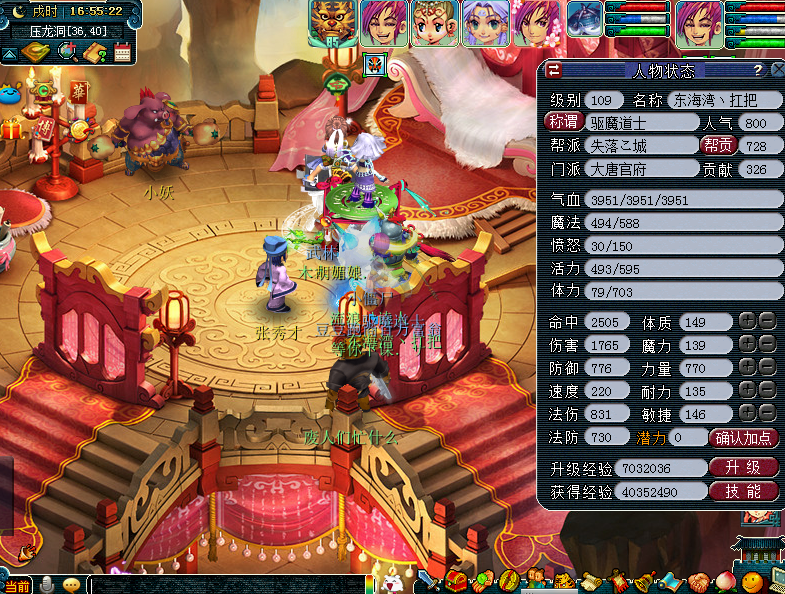The width and height of the screenshot is (785, 594).
Task: Toggle the microphone voice chat button
Action: [x=46, y=585]
